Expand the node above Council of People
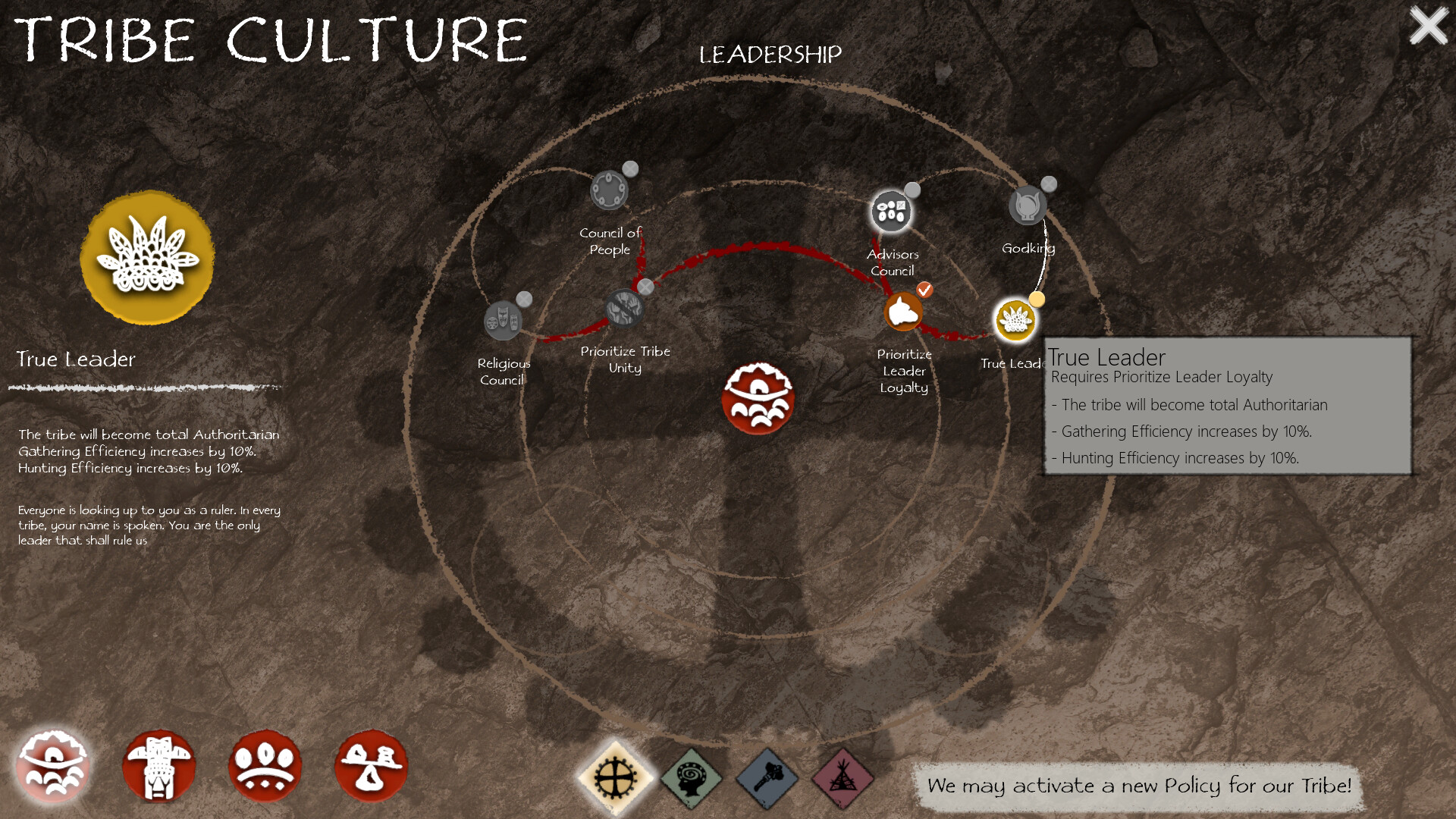Screen dimensions: 1456x819 [629, 168]
